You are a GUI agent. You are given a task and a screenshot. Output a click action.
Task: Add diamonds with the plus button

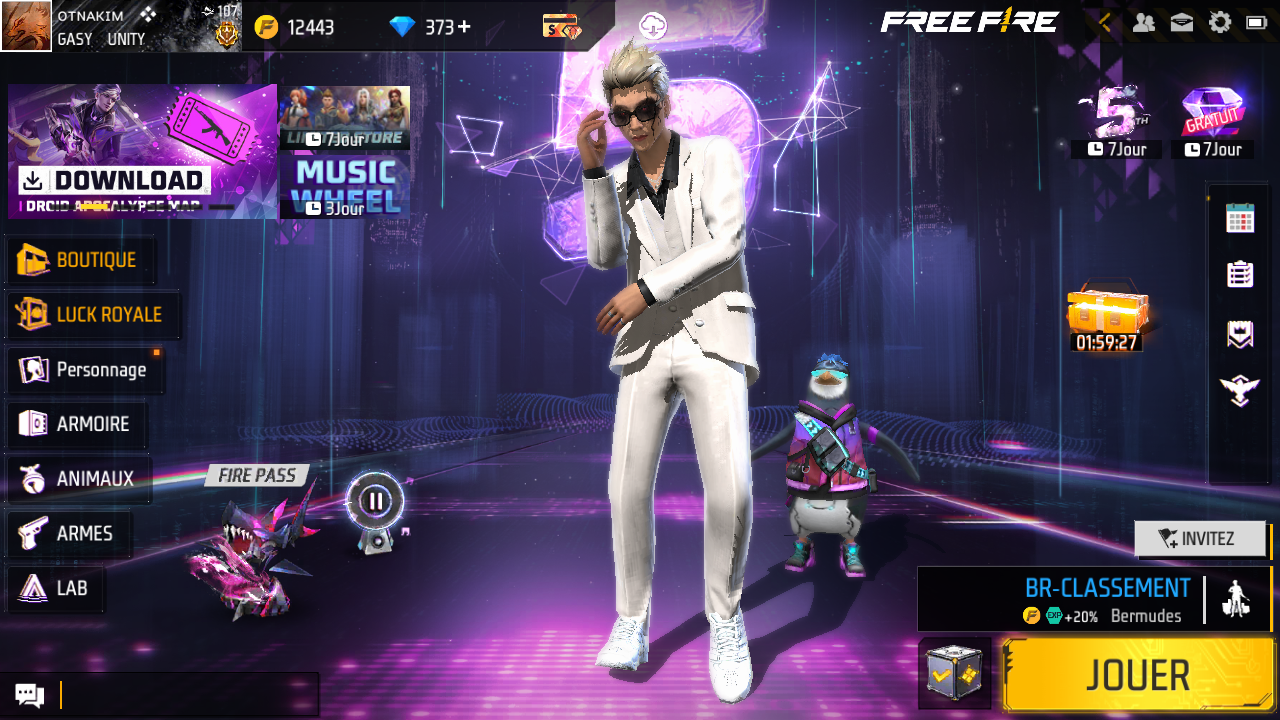(x=464, y=27)
